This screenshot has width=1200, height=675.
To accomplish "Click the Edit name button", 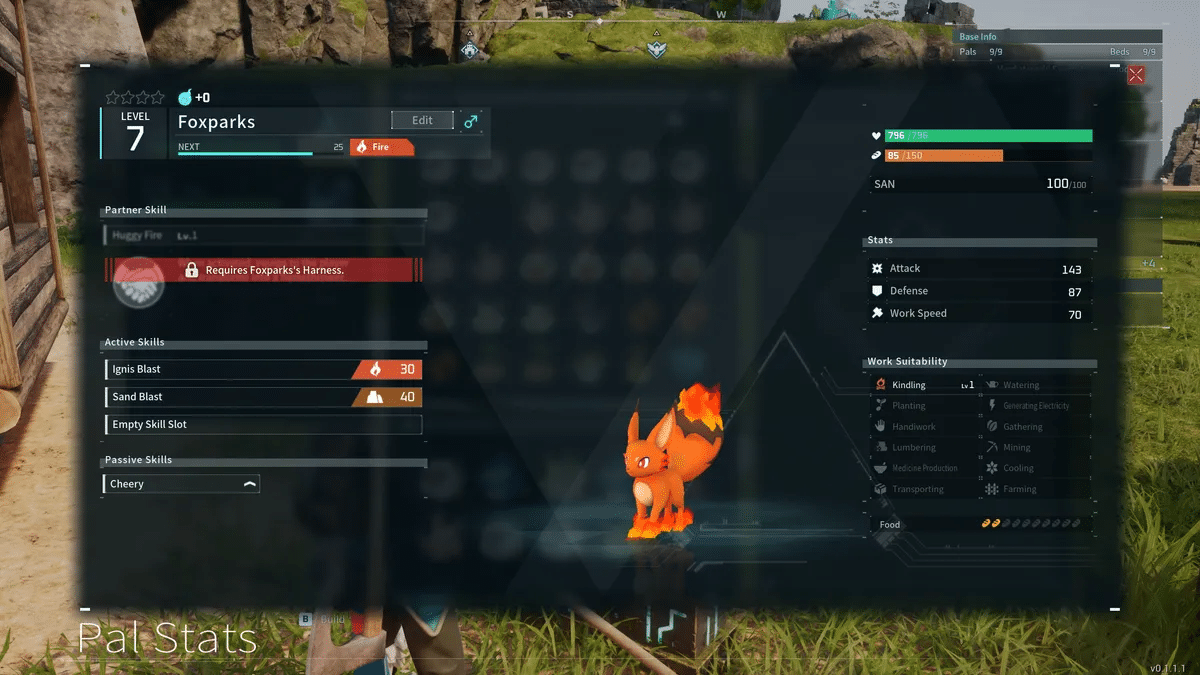I will [422, 120].
